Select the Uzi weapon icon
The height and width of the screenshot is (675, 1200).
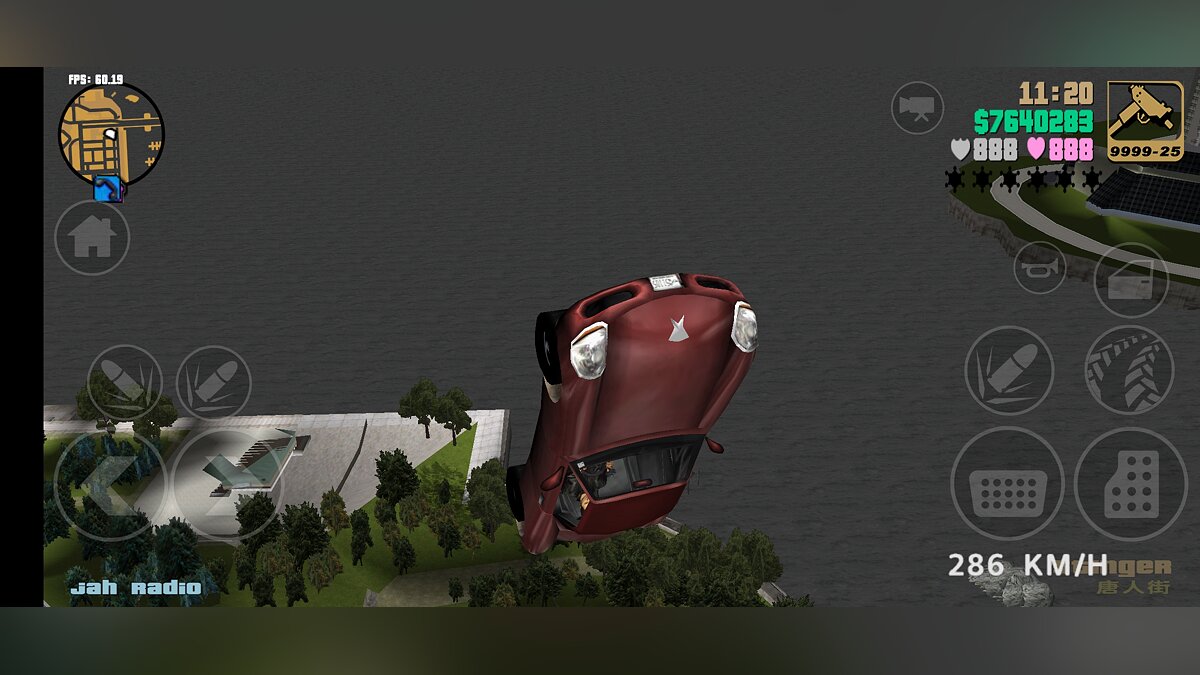[x=1145, y=121]
